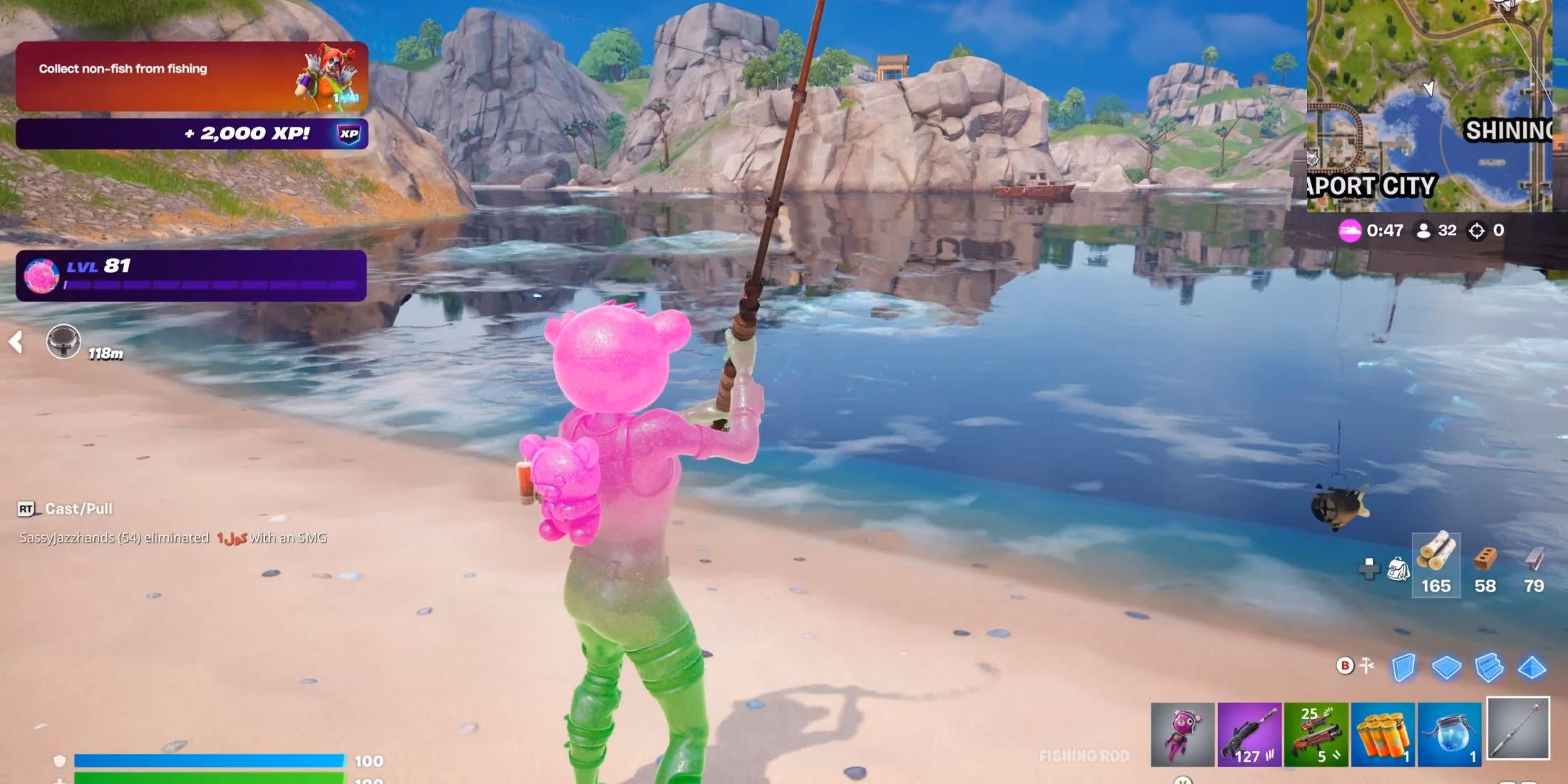Expand the minimap in the top right corner

(1429, 107)
